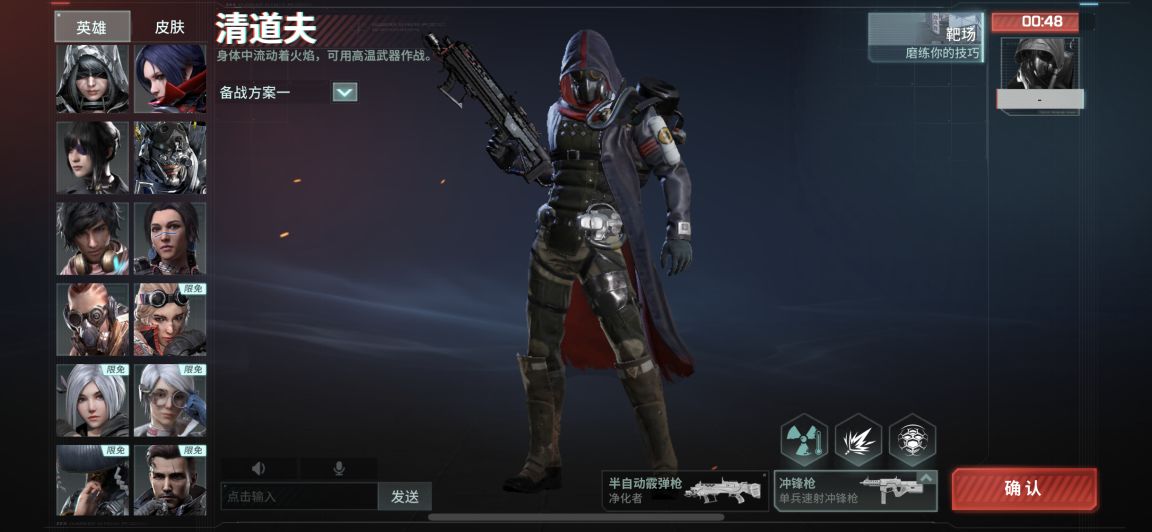Enter the 靶场 shooting range
This screenshot has width=1152, height=532.
925,38
